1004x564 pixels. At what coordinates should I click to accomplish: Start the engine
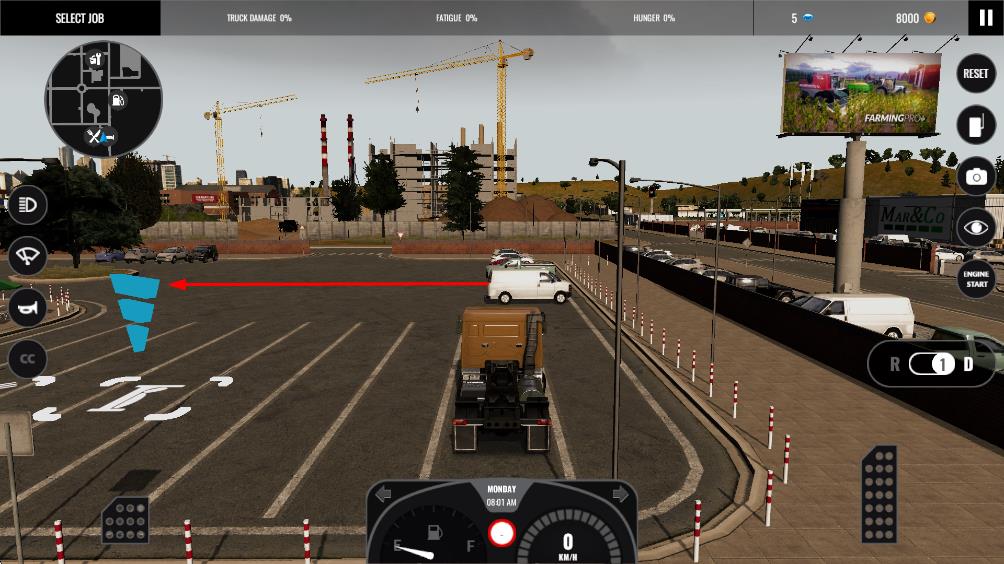point(975,280)
